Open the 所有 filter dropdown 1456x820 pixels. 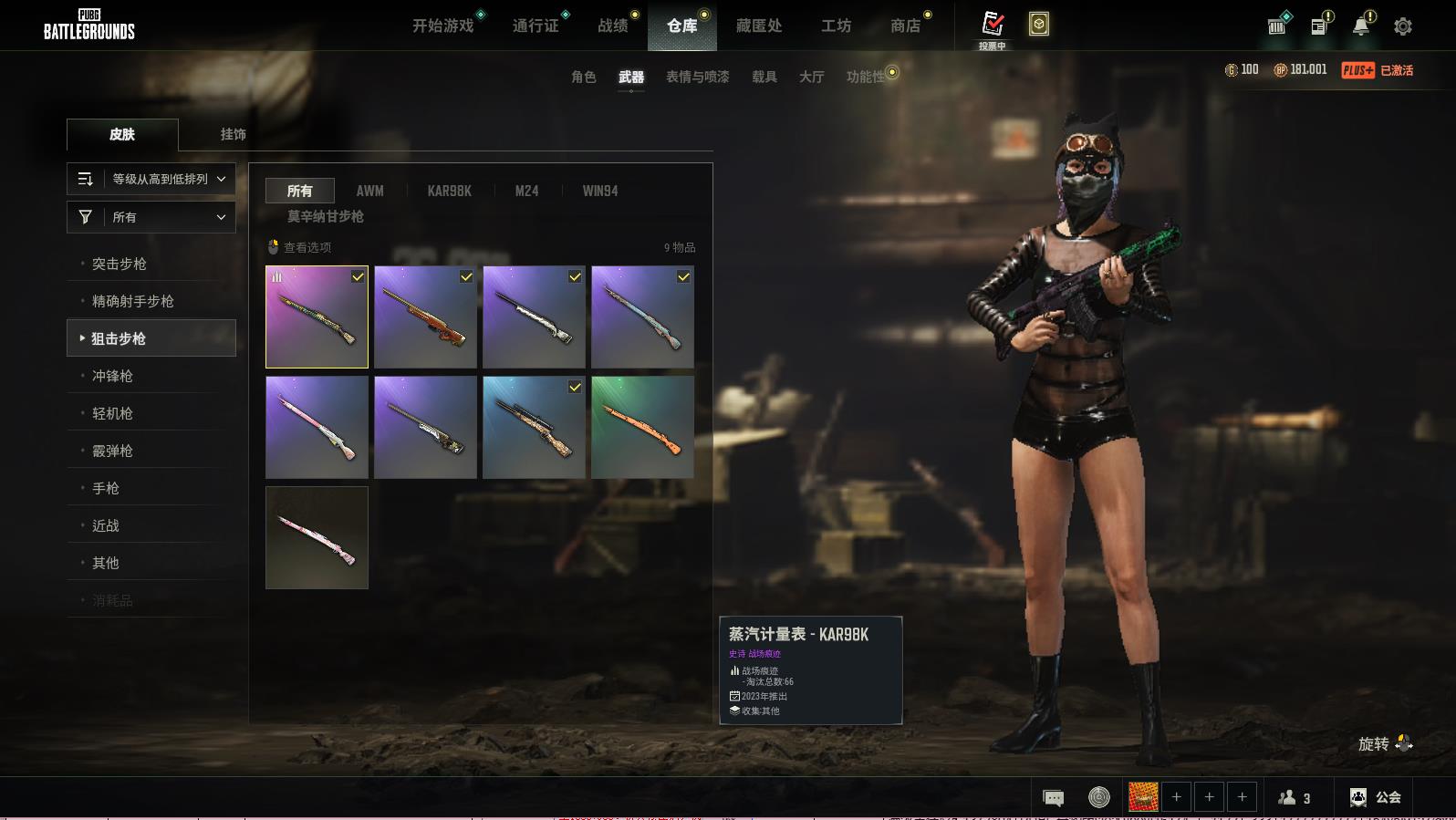[x=151, y=217]
